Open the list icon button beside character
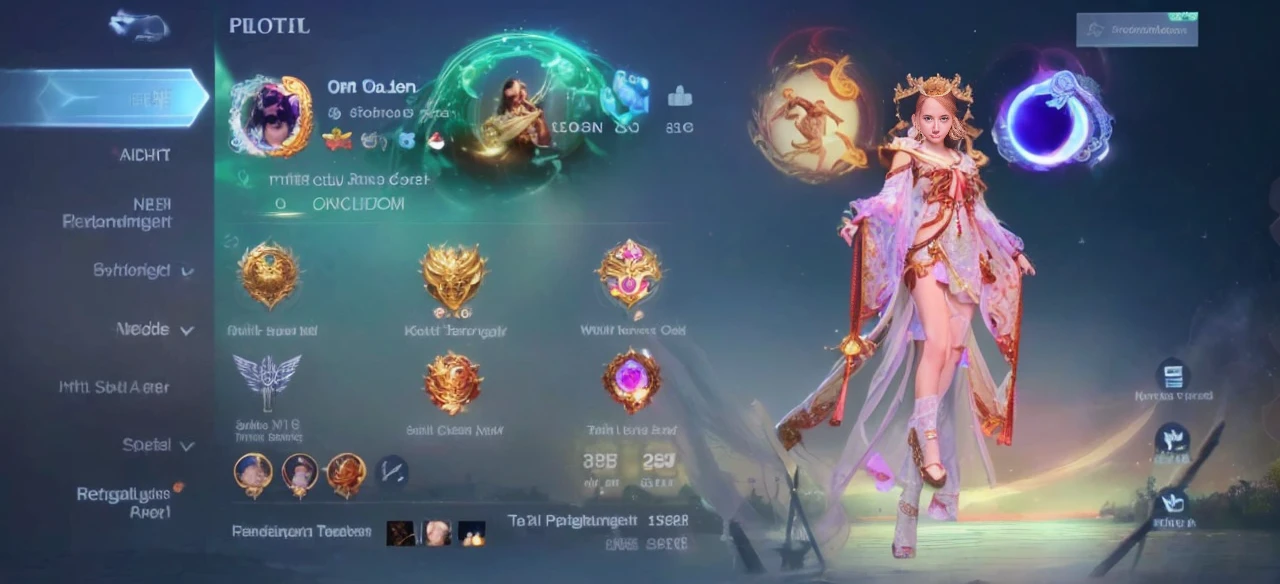 [1173, 376]
